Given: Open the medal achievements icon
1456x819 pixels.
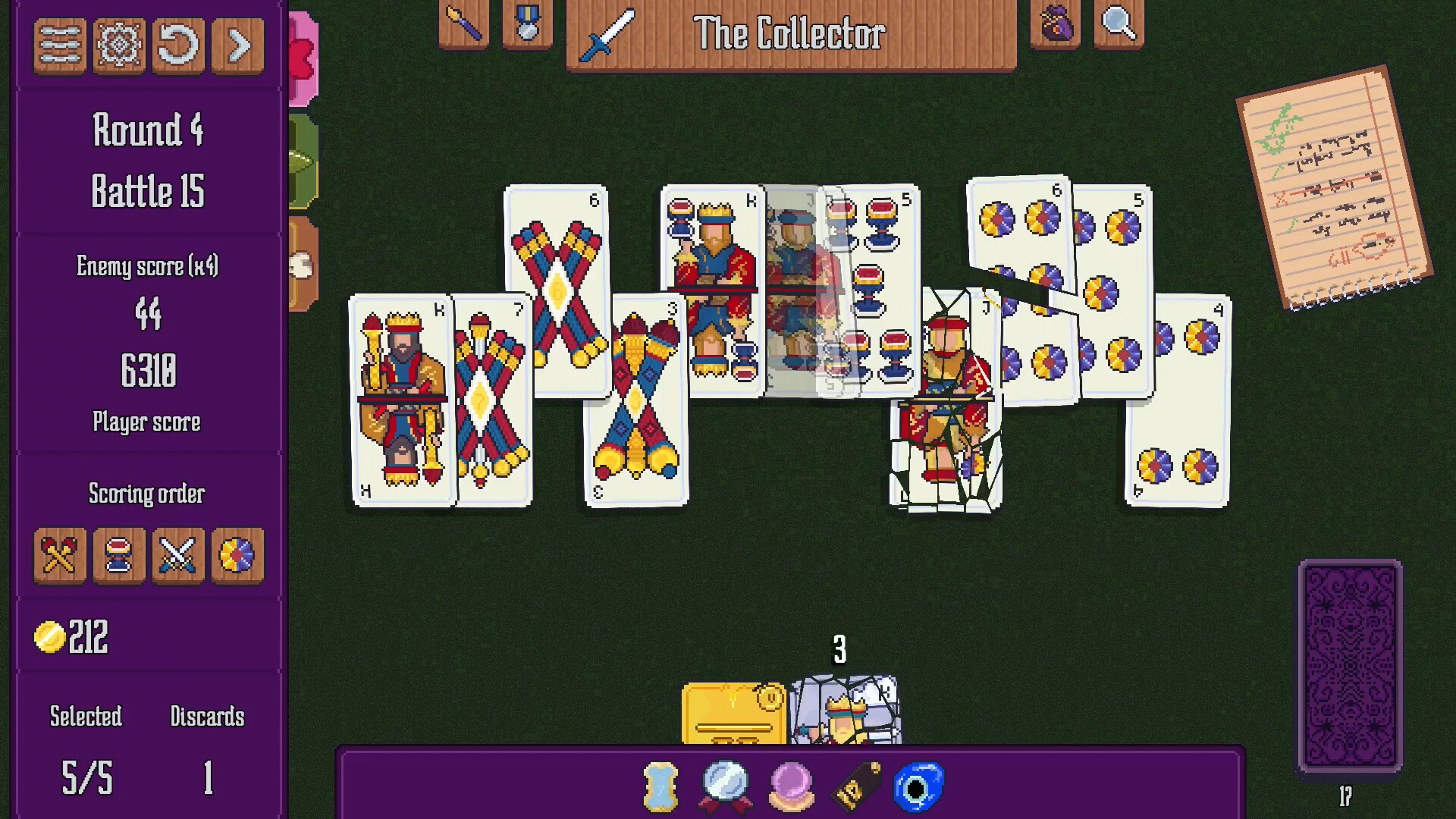Looking at the screenshot, I should point(528,24).
